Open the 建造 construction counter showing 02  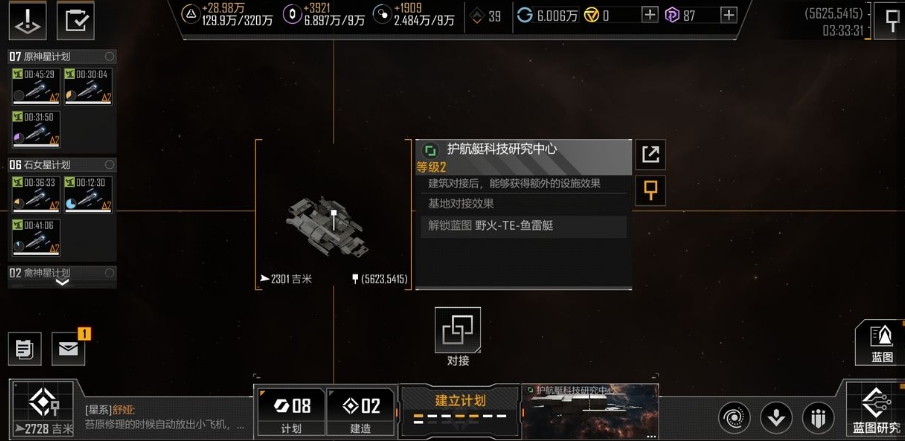pos(360,411)
